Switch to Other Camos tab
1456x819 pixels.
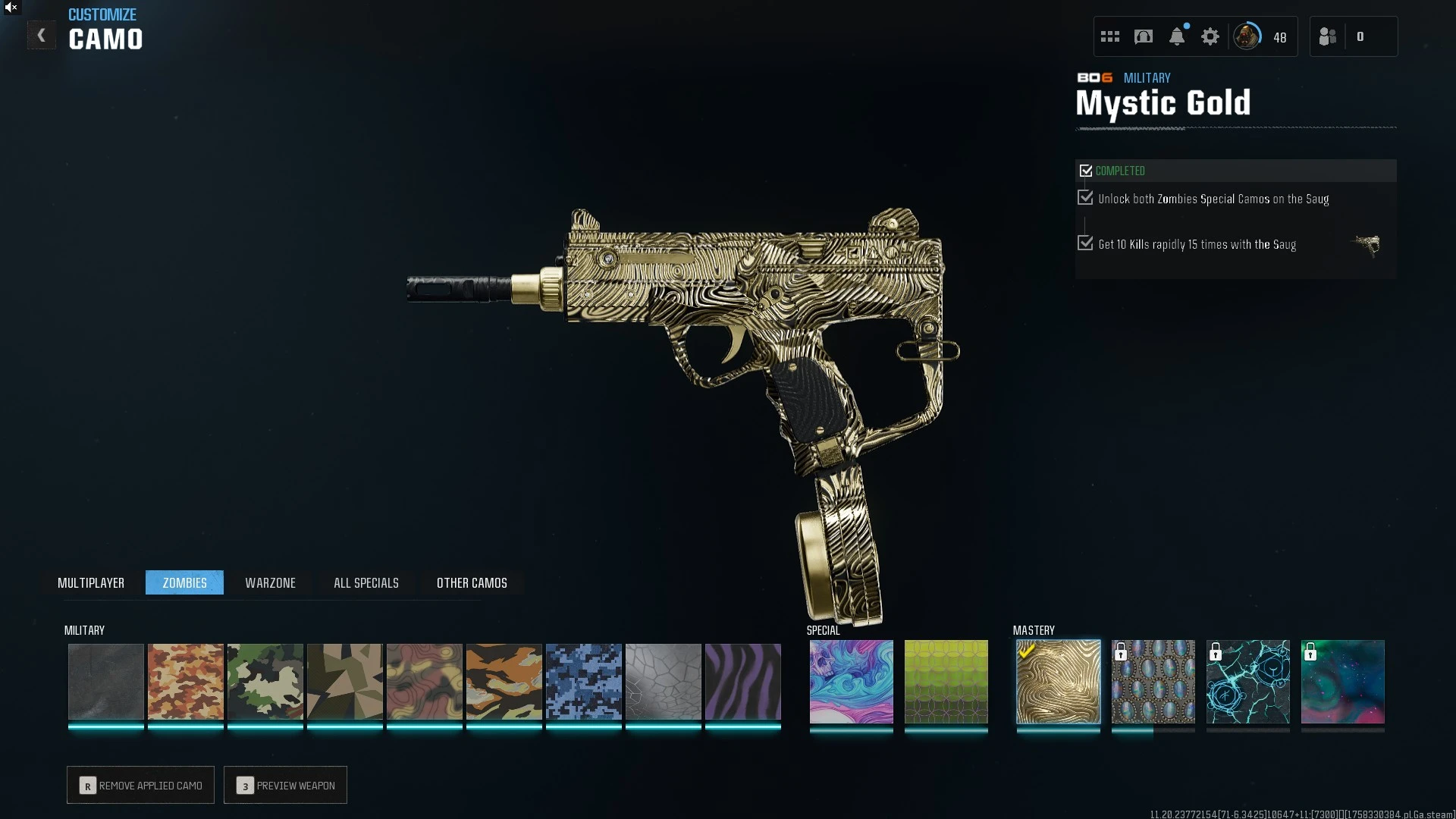pyautogui.click(x=472, y=582)
